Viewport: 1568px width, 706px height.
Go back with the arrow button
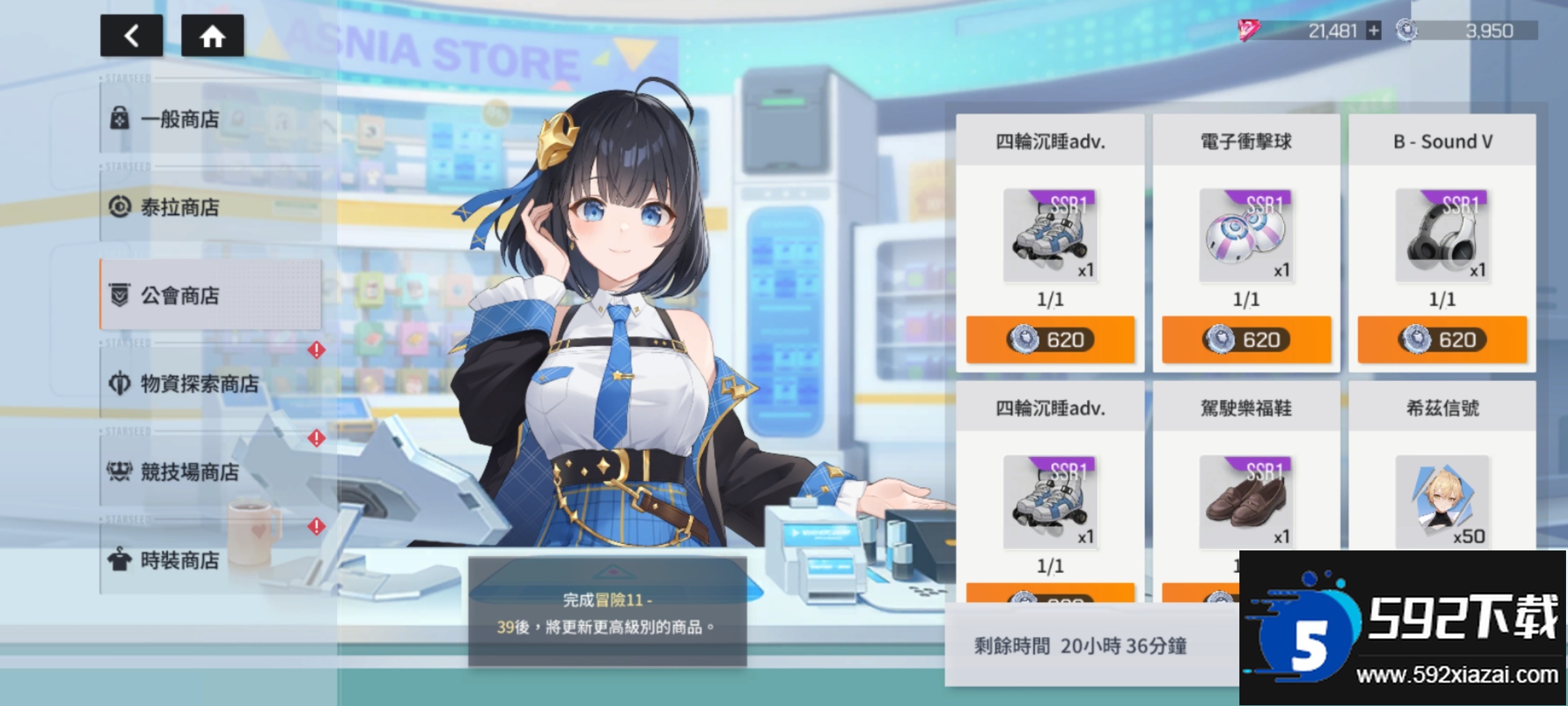tap(131, 36)
